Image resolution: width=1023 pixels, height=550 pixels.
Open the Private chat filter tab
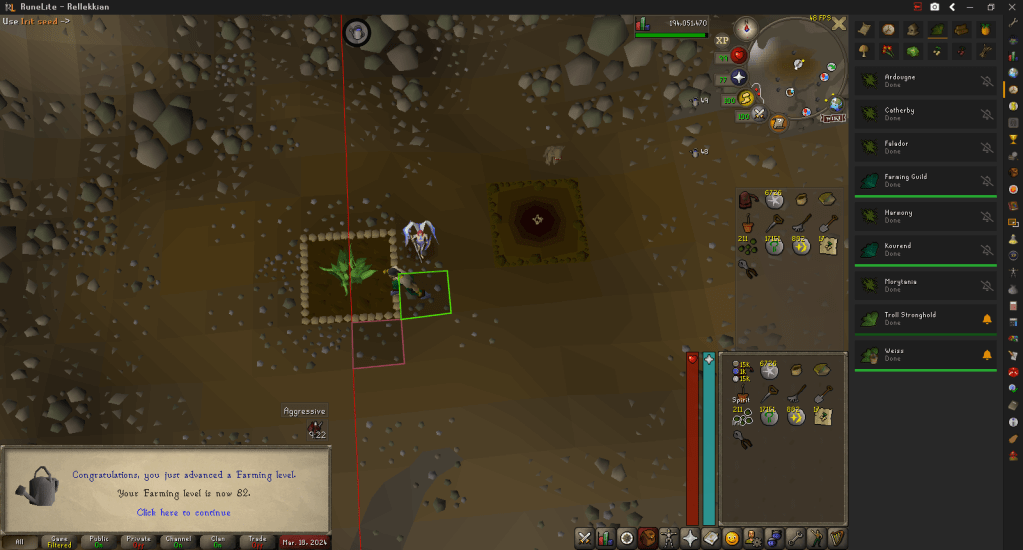[138, 541]
